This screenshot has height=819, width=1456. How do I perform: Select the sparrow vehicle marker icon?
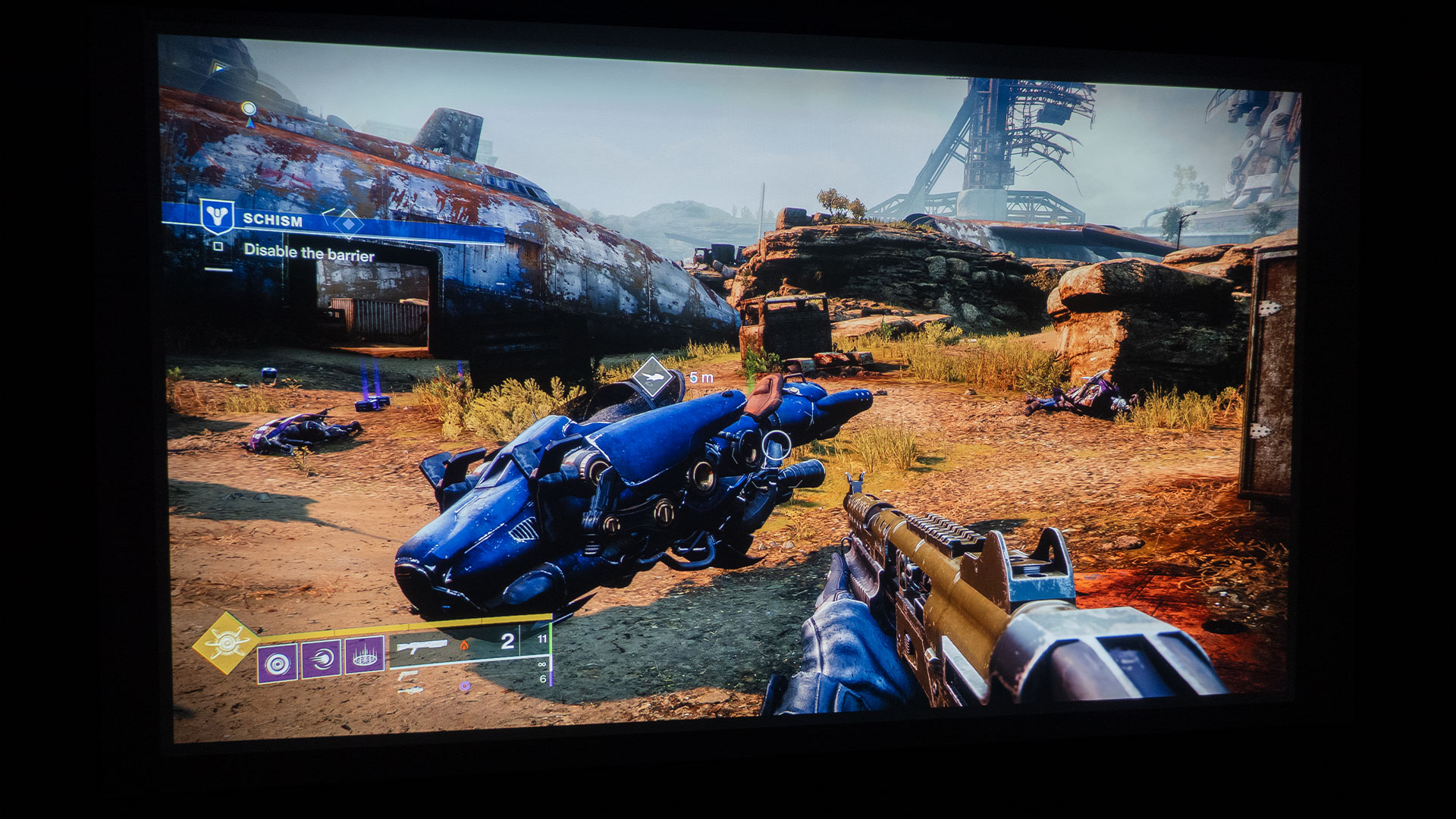(x=652, y=375)
